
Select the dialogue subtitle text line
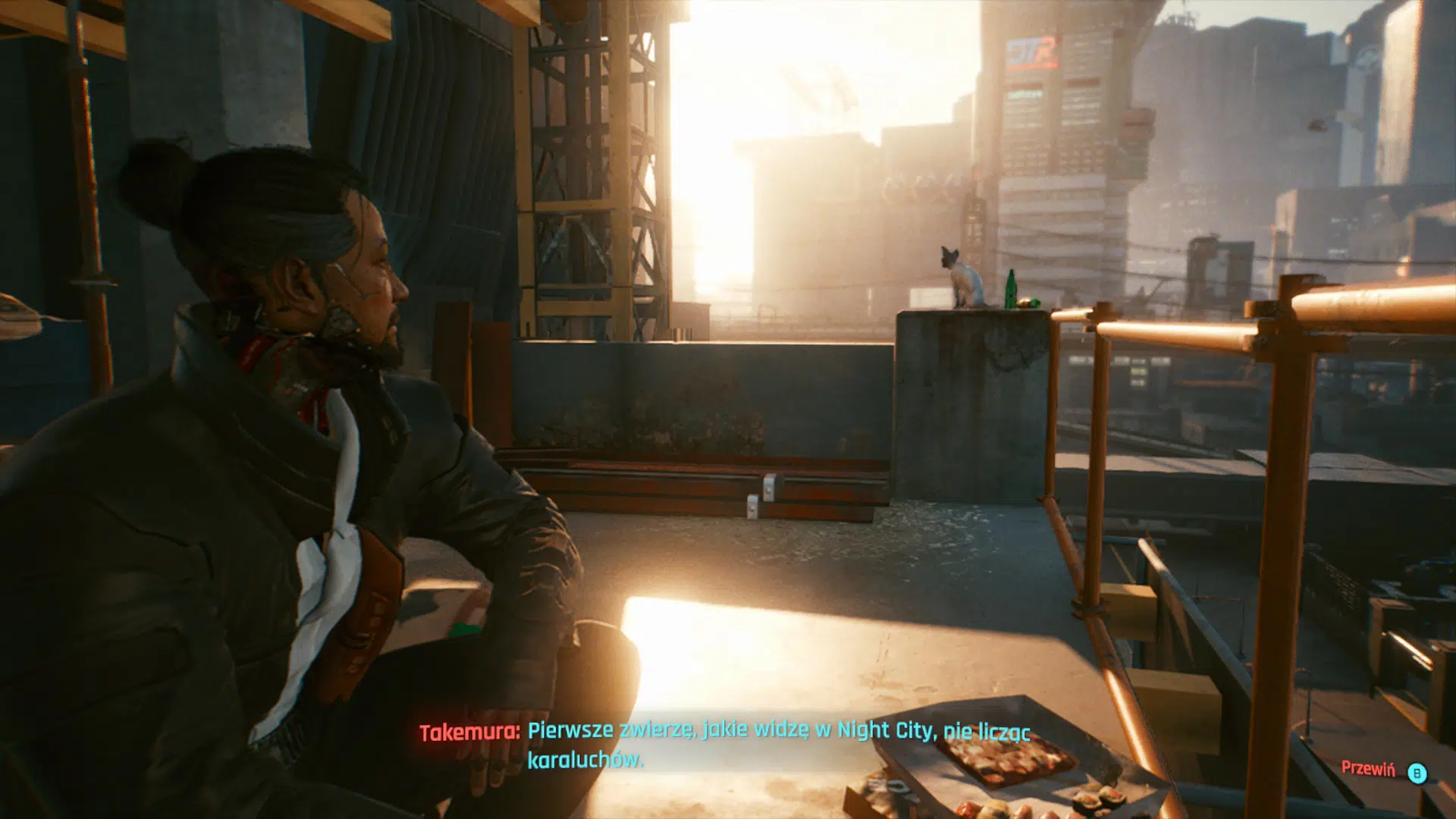point(780,733)
